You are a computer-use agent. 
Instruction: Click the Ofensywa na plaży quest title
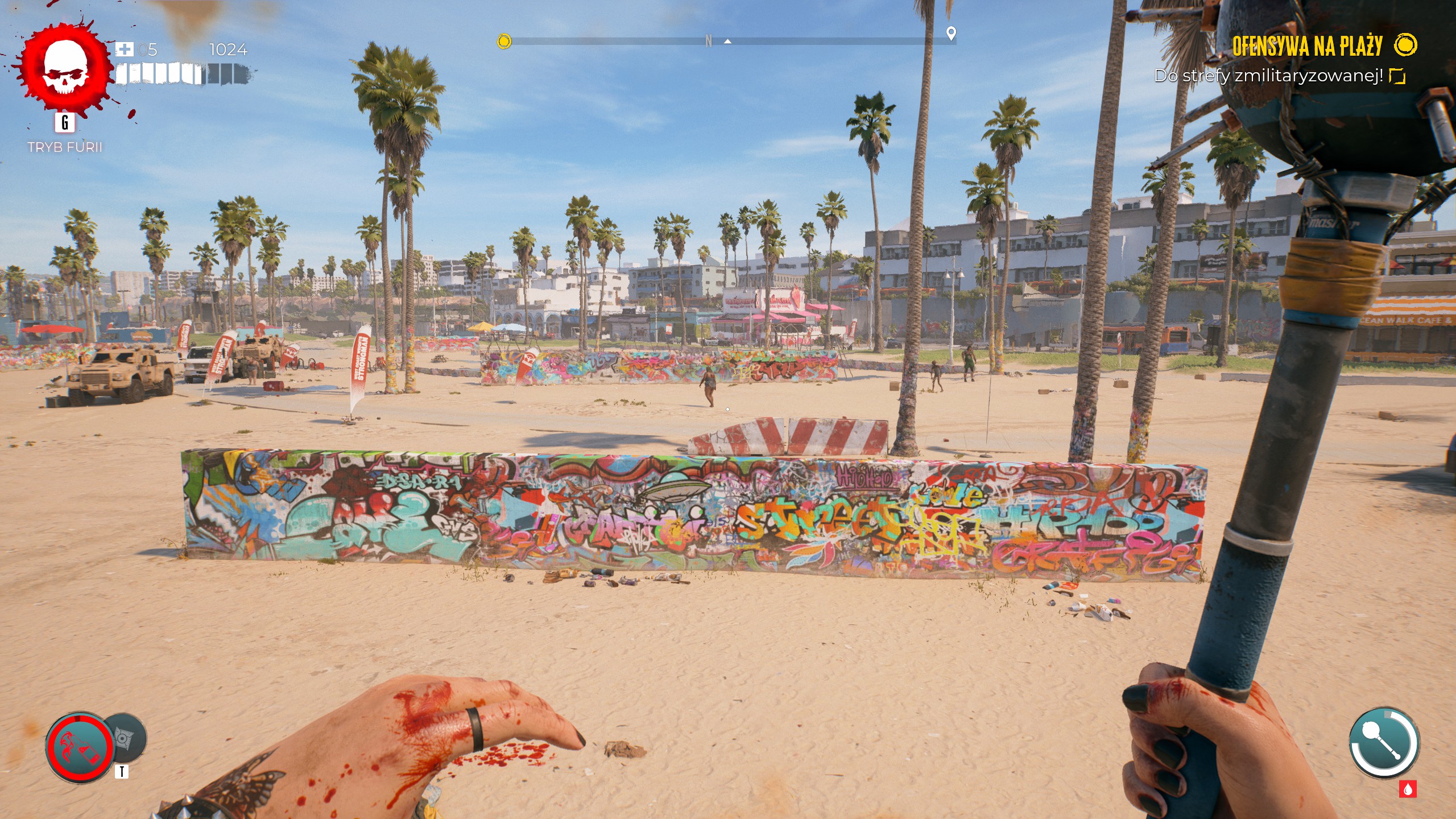click(x=1307, y=46)
